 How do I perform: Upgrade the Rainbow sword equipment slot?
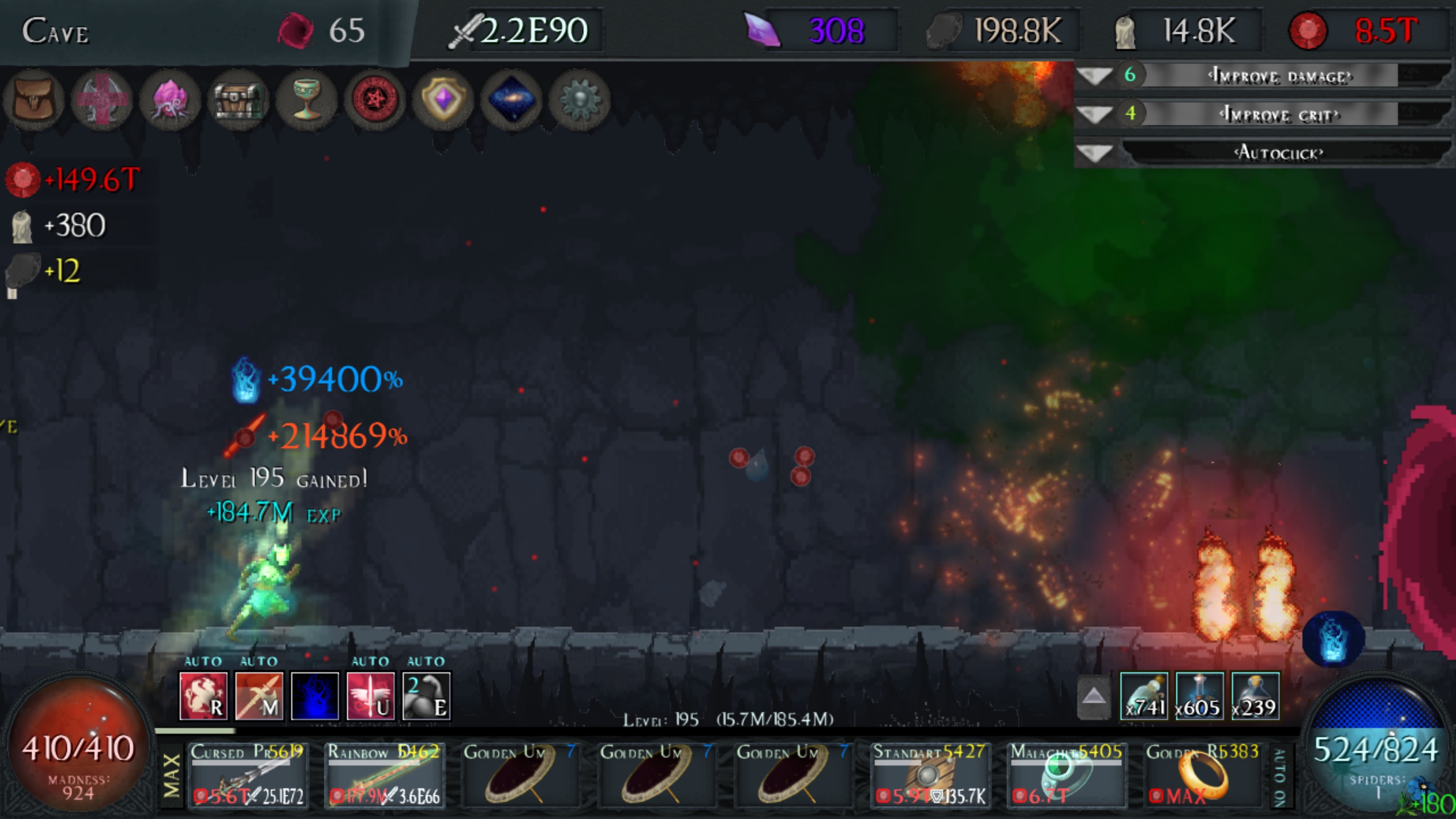coord(384,775)
